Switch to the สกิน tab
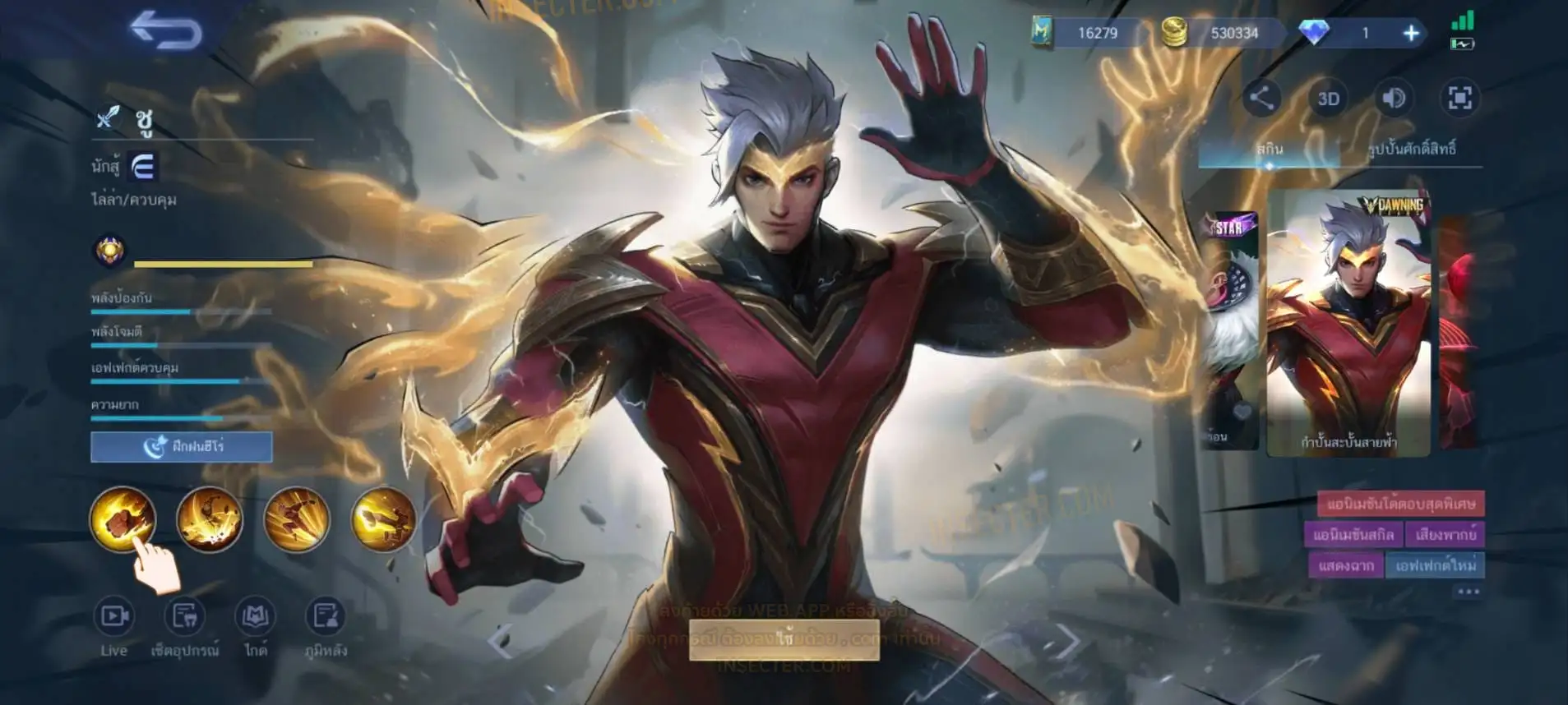1568x705 pixels. coord(1269,150)
